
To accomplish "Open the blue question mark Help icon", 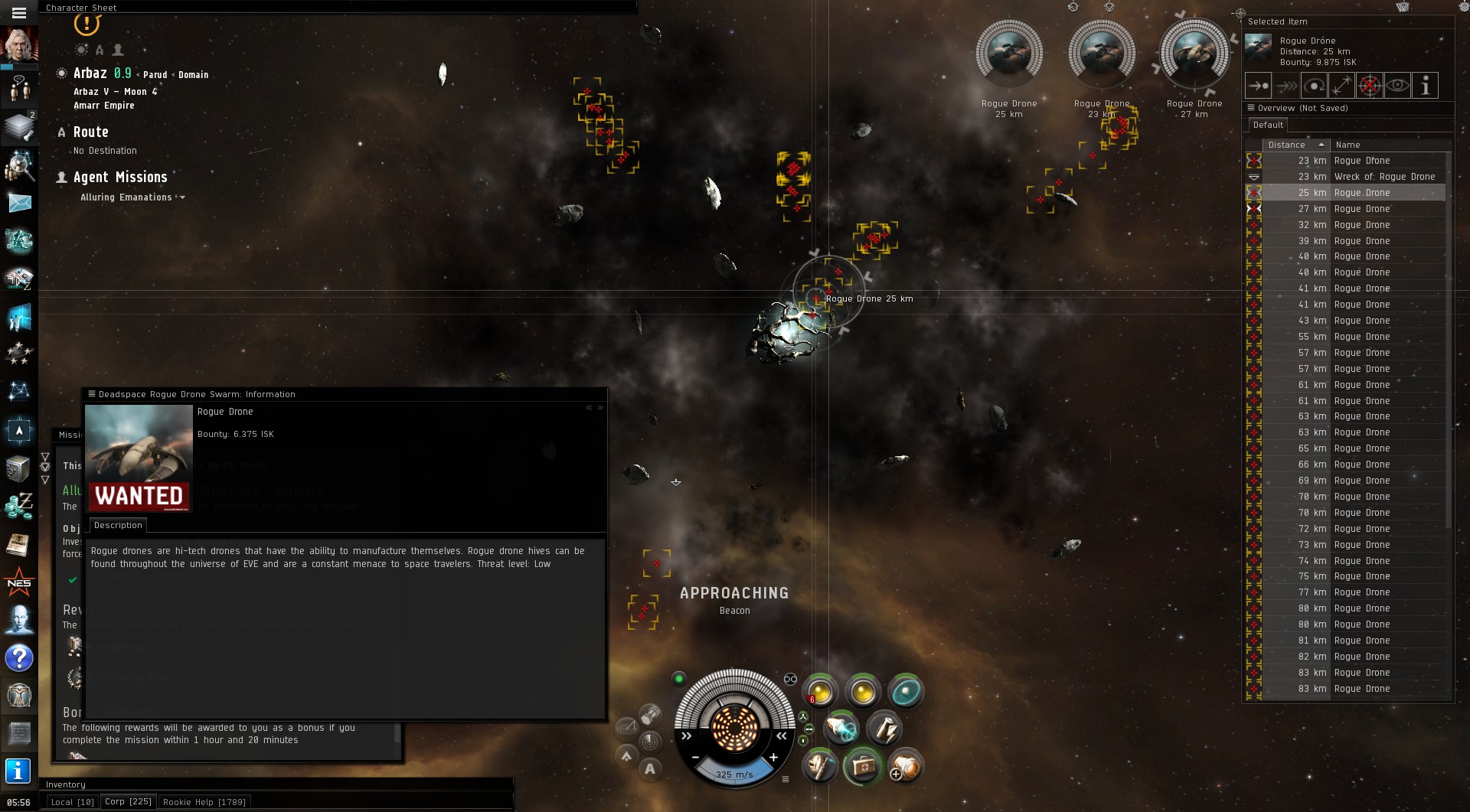I will coord(19,658).
